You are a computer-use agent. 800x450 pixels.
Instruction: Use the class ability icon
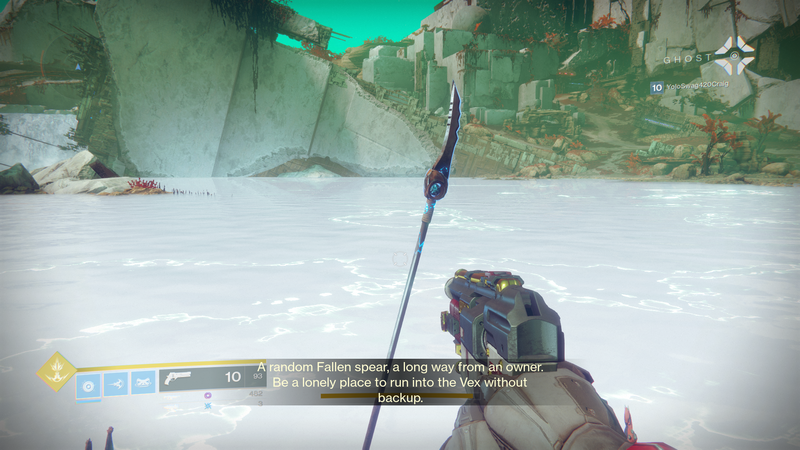pyautogui.click(x=143, y=383)
